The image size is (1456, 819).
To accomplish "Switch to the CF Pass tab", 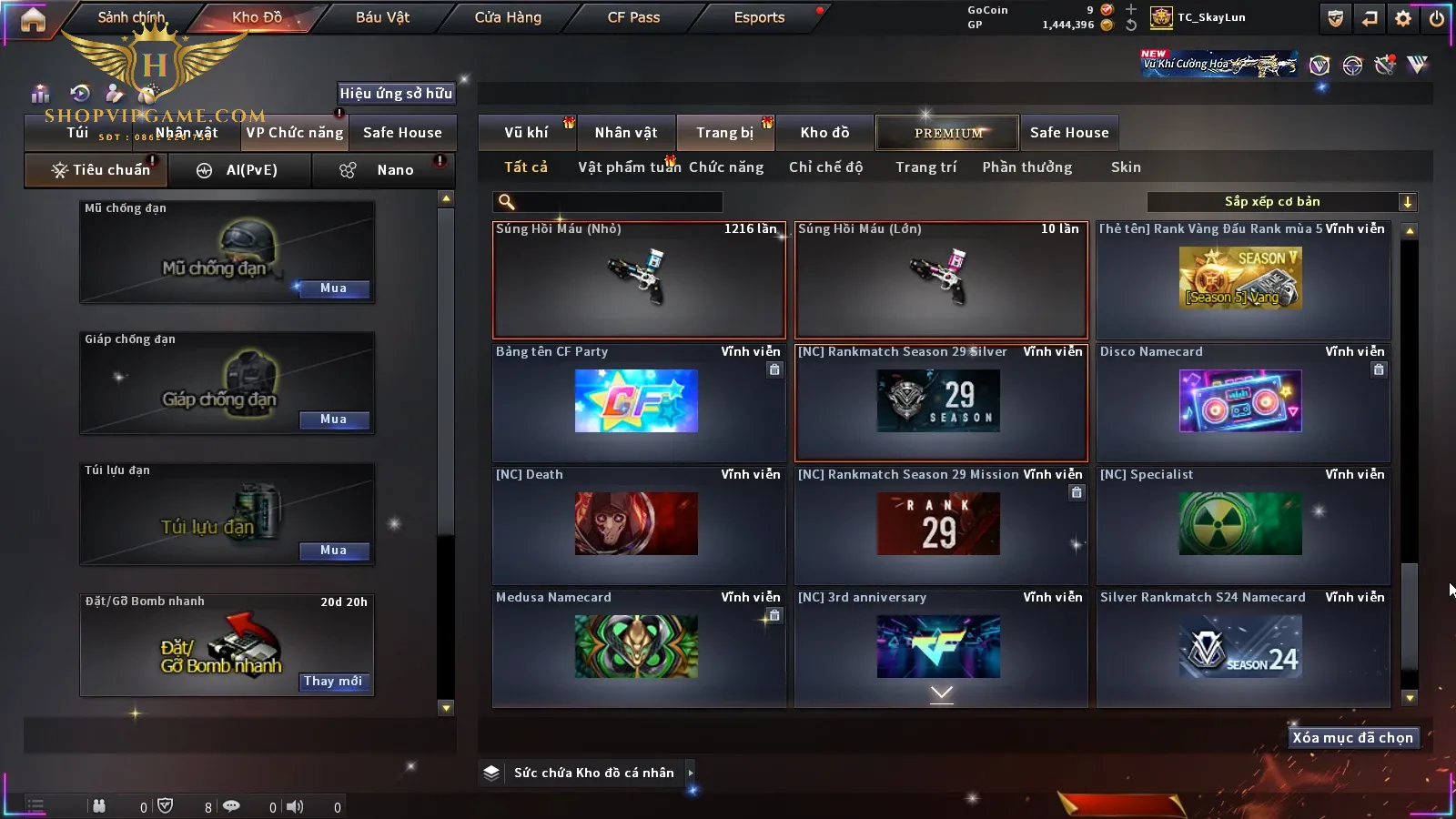I will coord(633,17).
